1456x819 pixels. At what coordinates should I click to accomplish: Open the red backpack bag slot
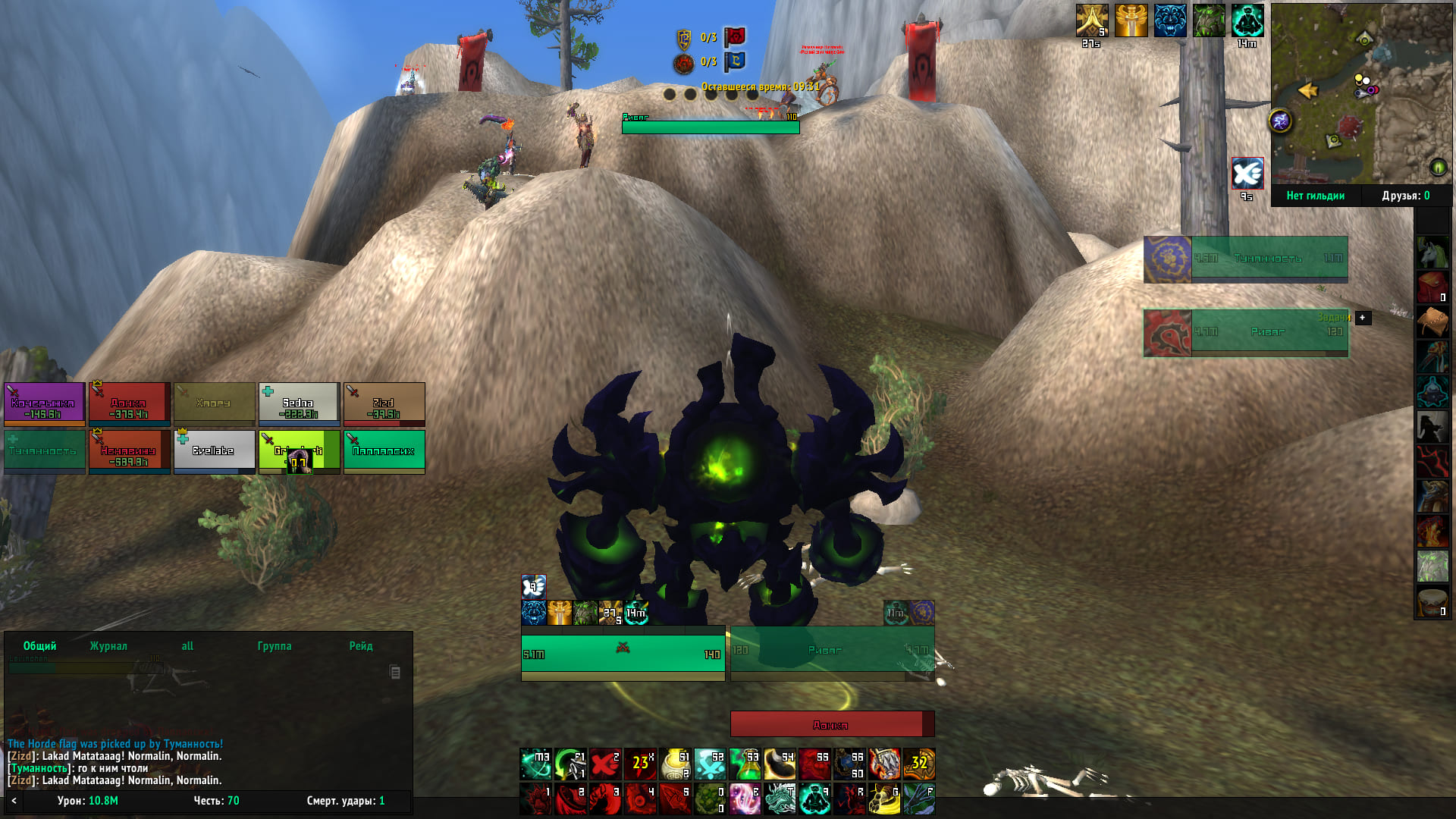tap(1432, 287)
